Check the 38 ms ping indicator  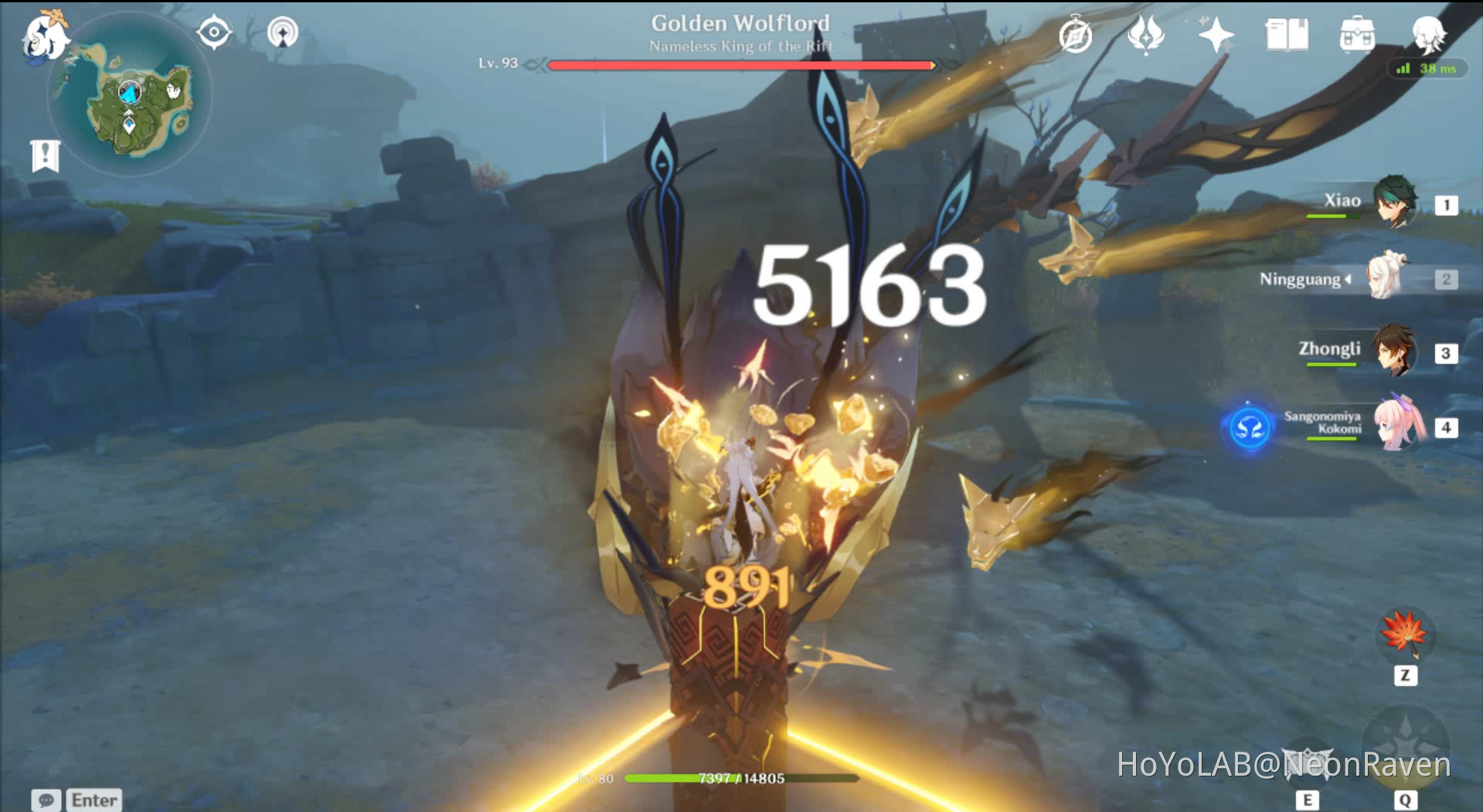tap(1426, 70)
